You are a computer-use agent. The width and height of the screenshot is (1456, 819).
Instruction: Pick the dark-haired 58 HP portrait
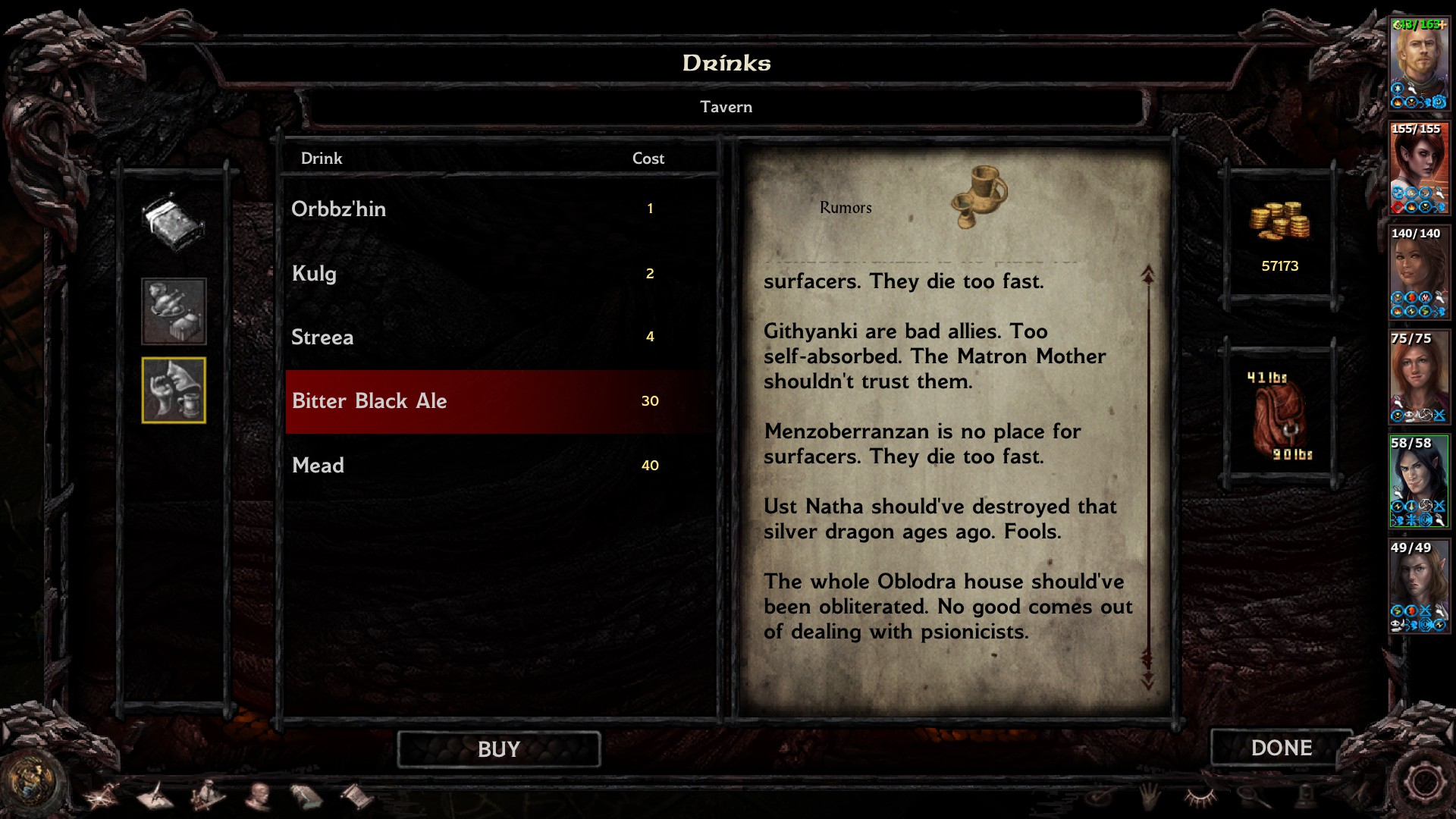pos(1418,481)
